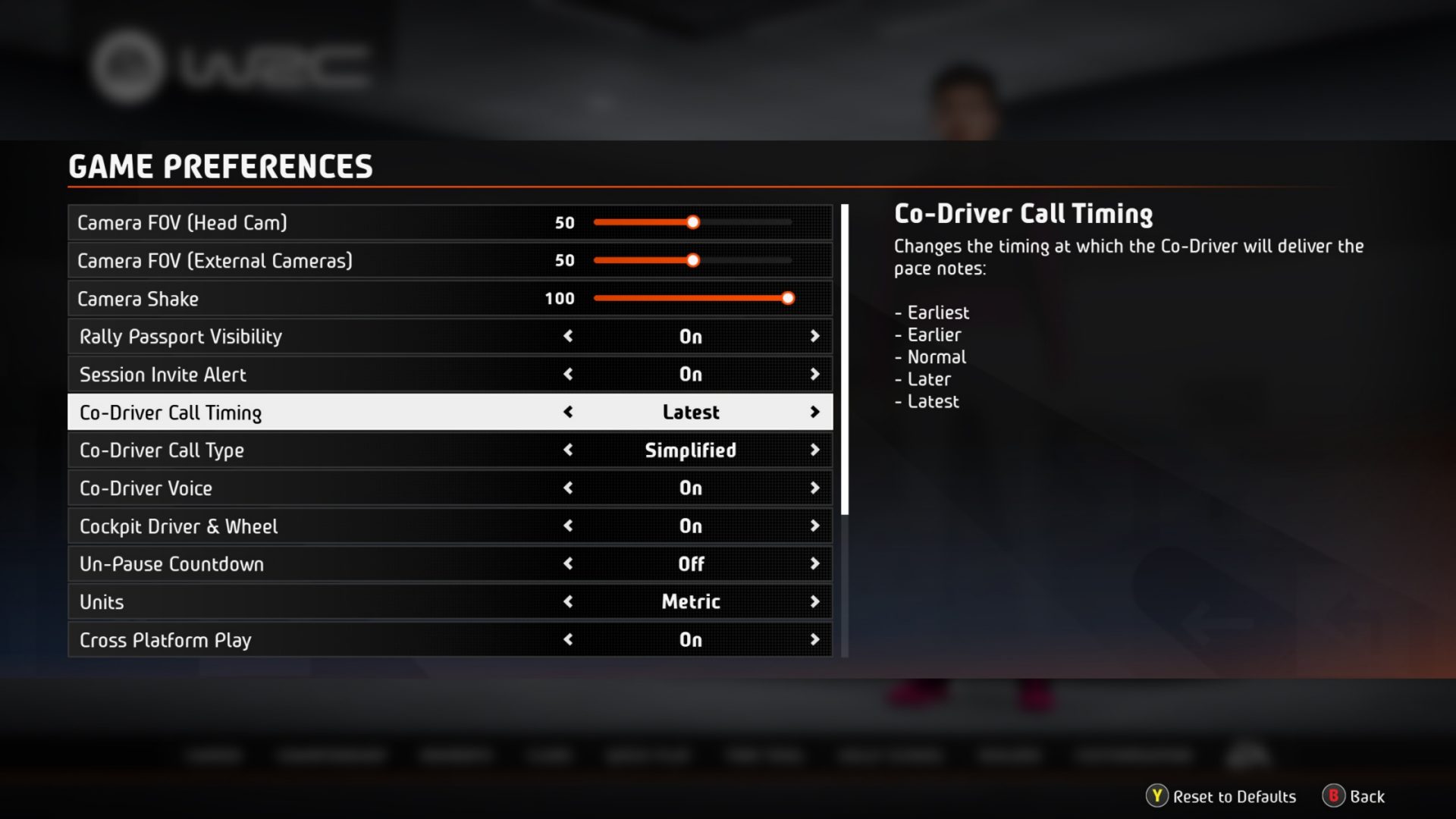
Task: Click Reset to Defaults
Action: click(x=1234, y=797)
